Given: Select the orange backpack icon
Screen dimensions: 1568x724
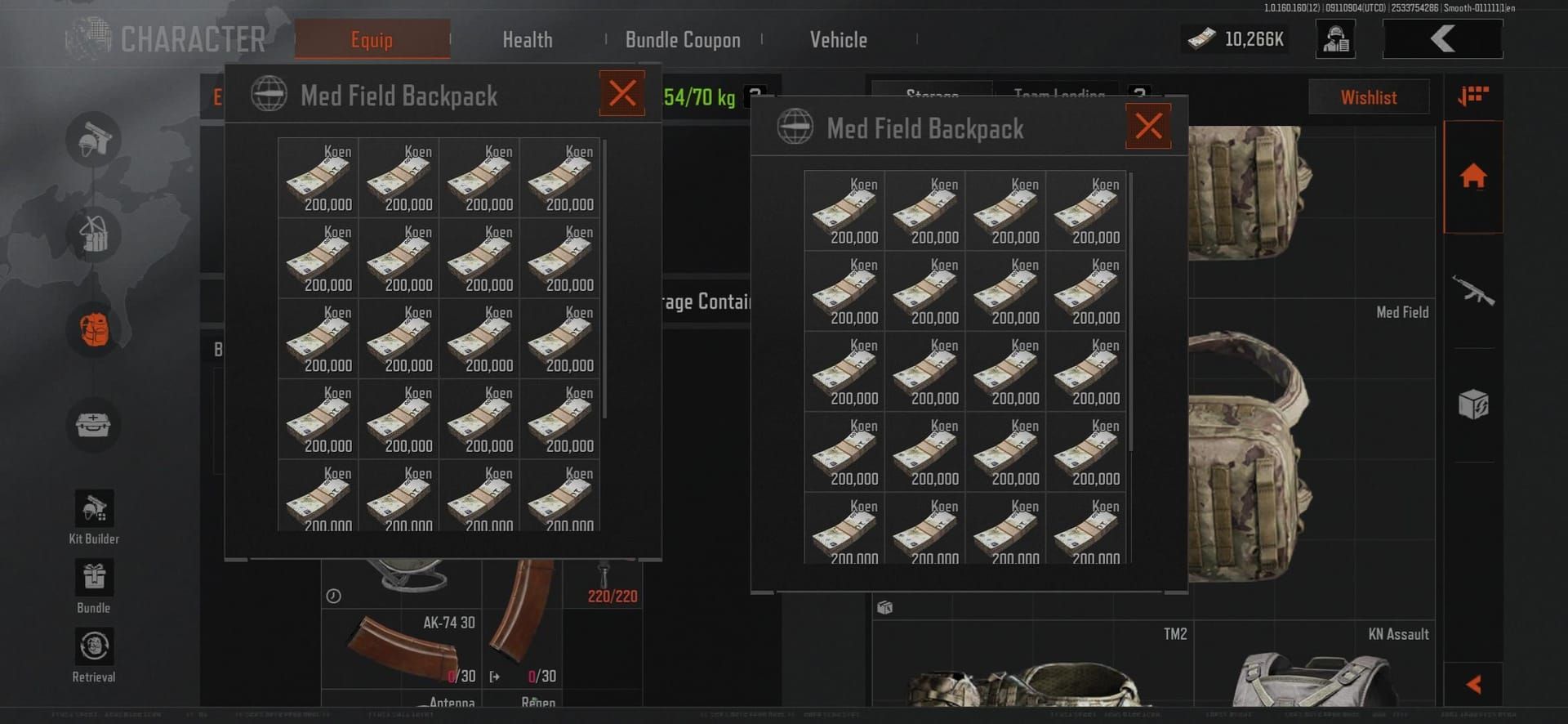Looking at the screenshot, I should click(93, 329).
